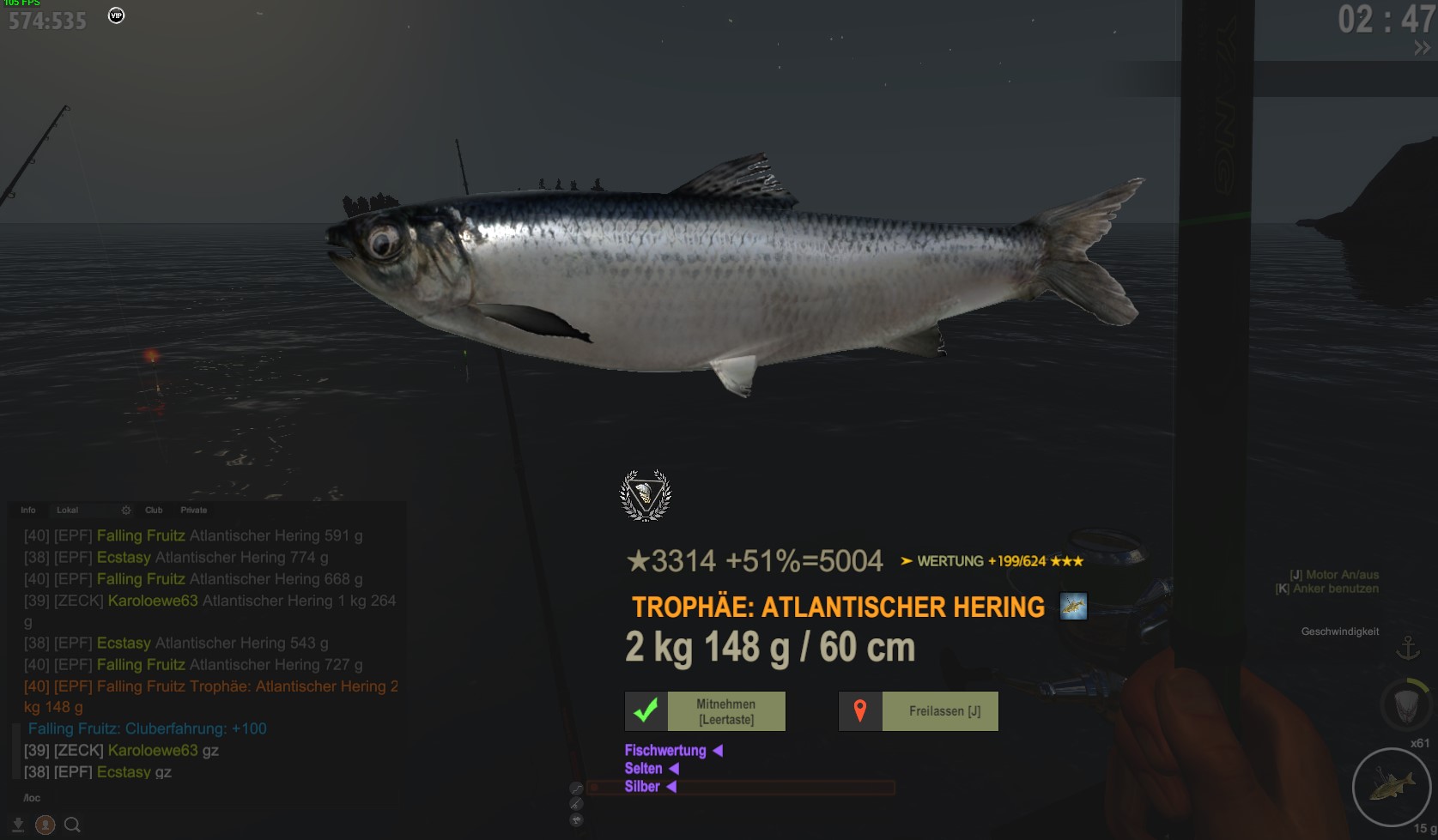Switch to the Club chat tab
Viewport: 1438px width, 840px height.
click(x=154, y=510)
